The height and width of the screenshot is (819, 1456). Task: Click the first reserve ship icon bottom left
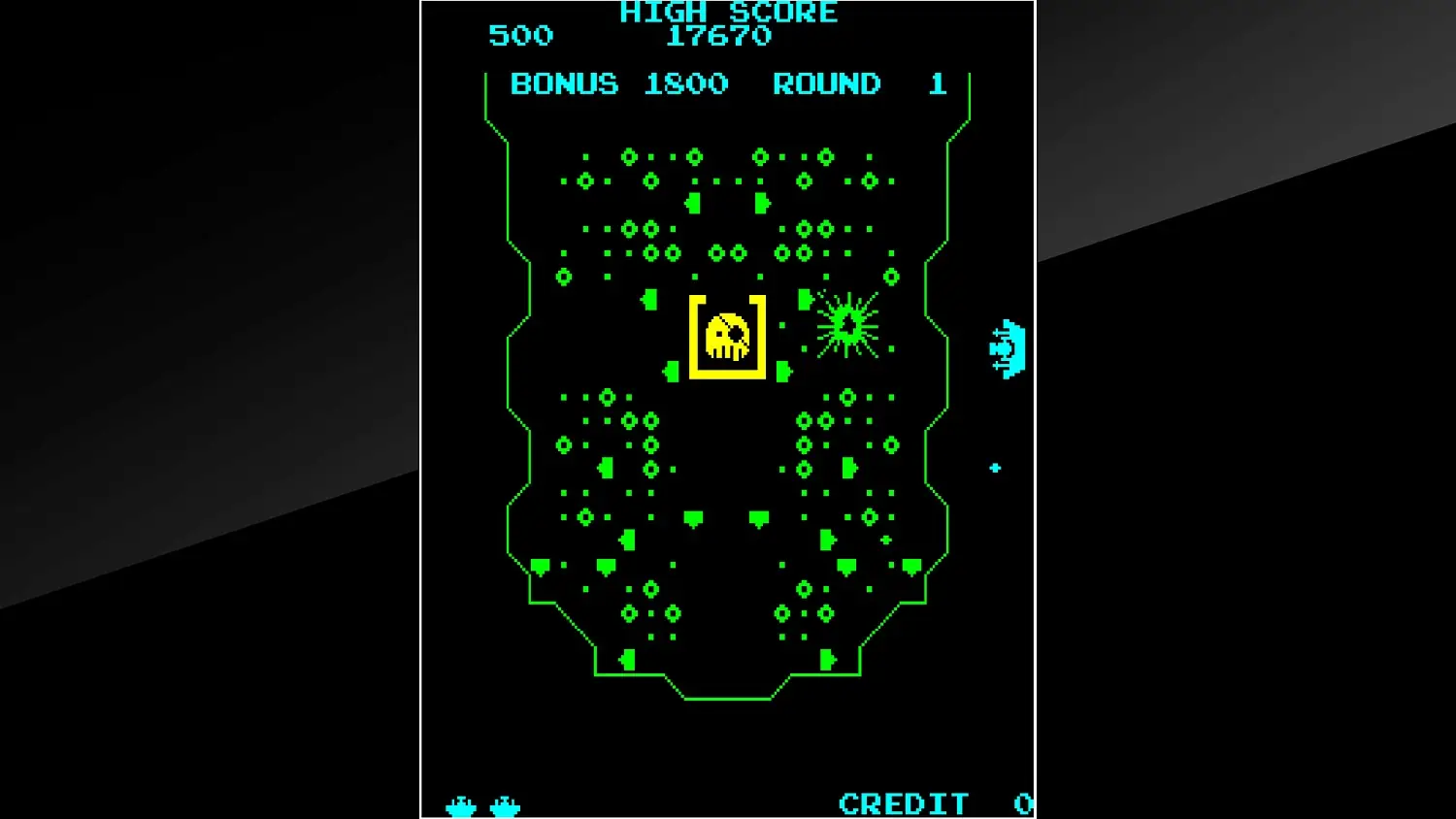[460, 803]
